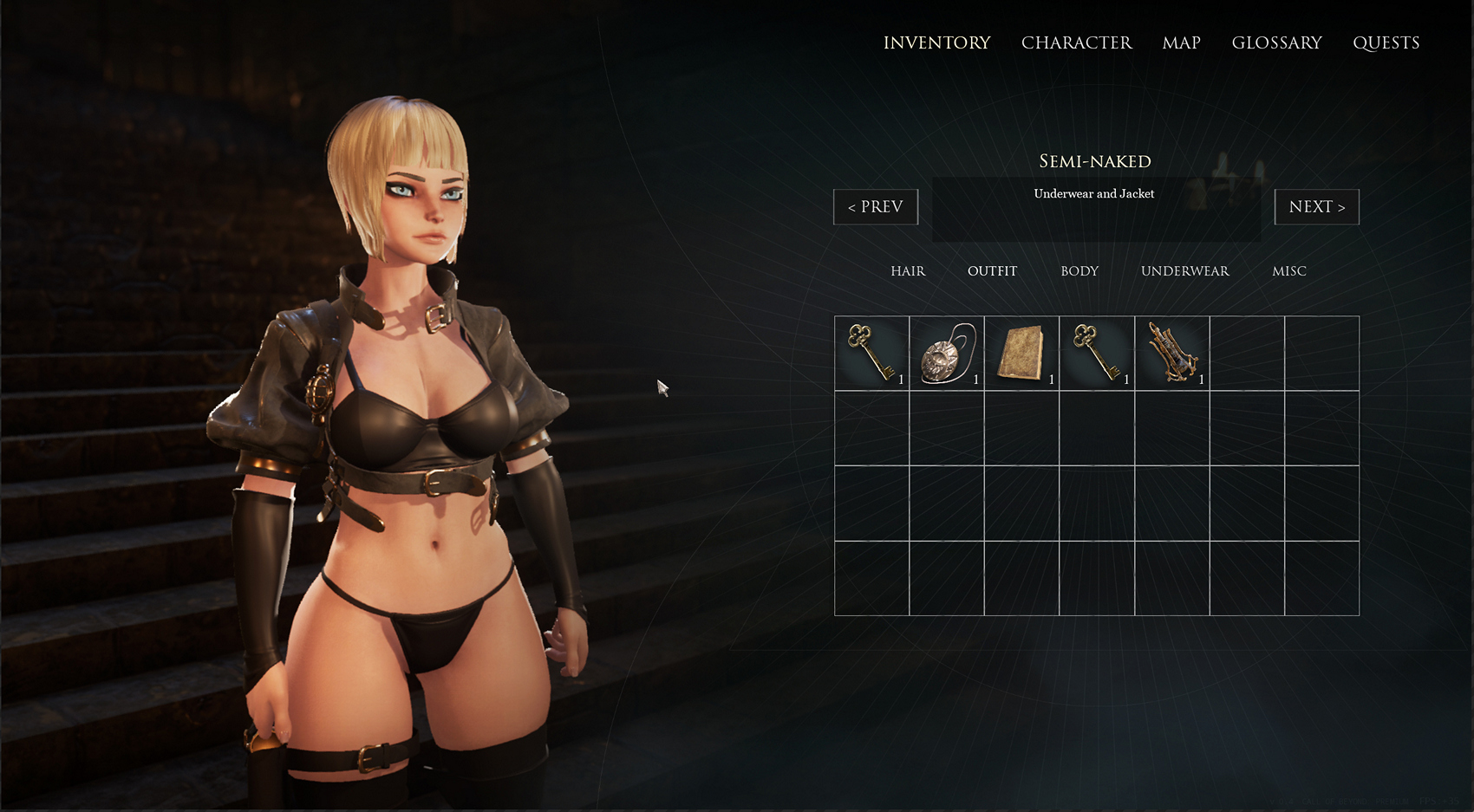Select the Hair category

coord(908,271)
